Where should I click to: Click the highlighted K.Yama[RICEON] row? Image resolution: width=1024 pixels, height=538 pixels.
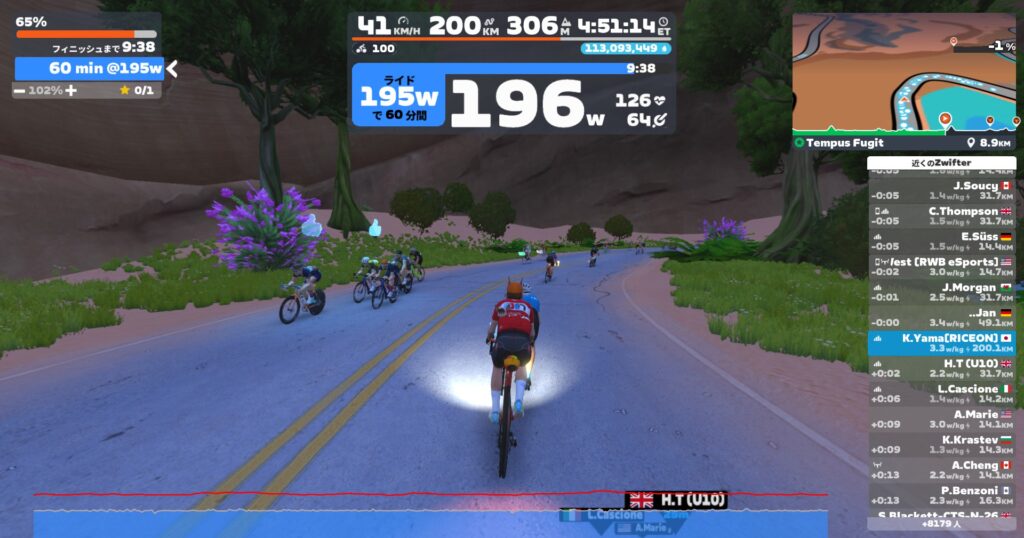(941, 343)
